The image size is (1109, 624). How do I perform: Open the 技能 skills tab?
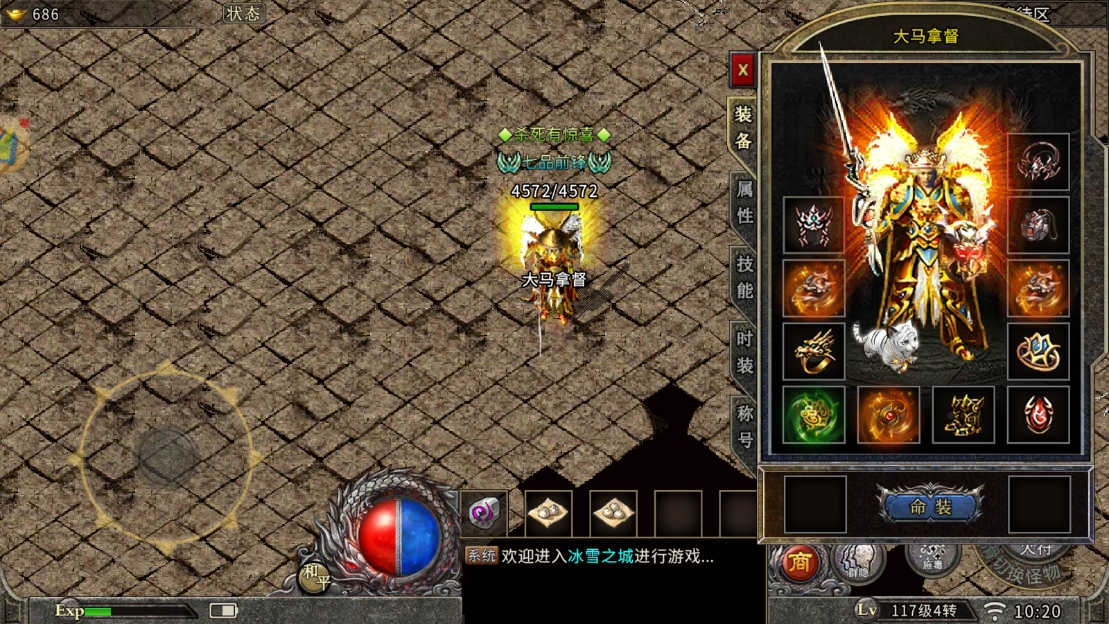point(744,277)
